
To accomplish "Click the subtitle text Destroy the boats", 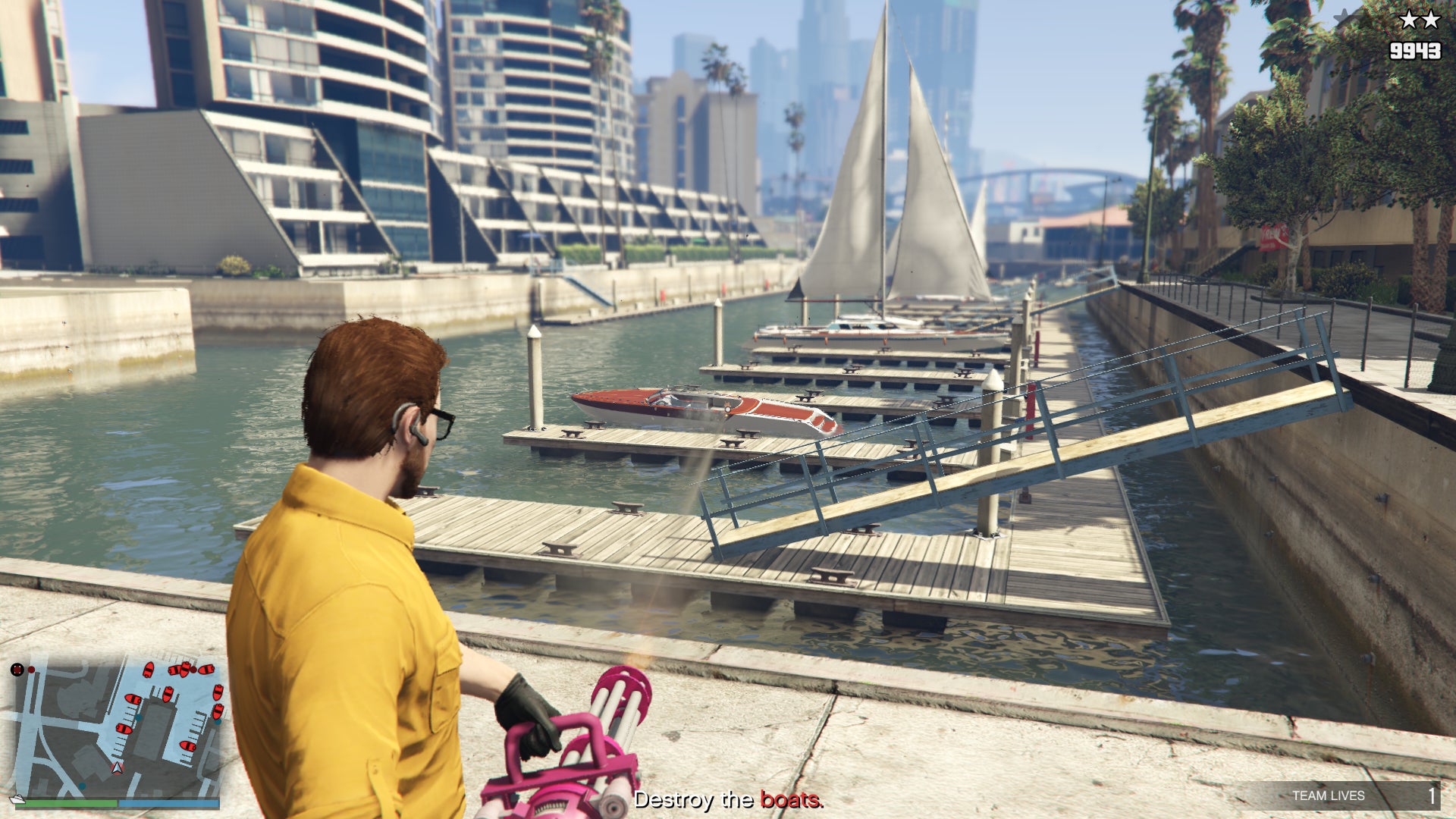I will pos(728,799).
